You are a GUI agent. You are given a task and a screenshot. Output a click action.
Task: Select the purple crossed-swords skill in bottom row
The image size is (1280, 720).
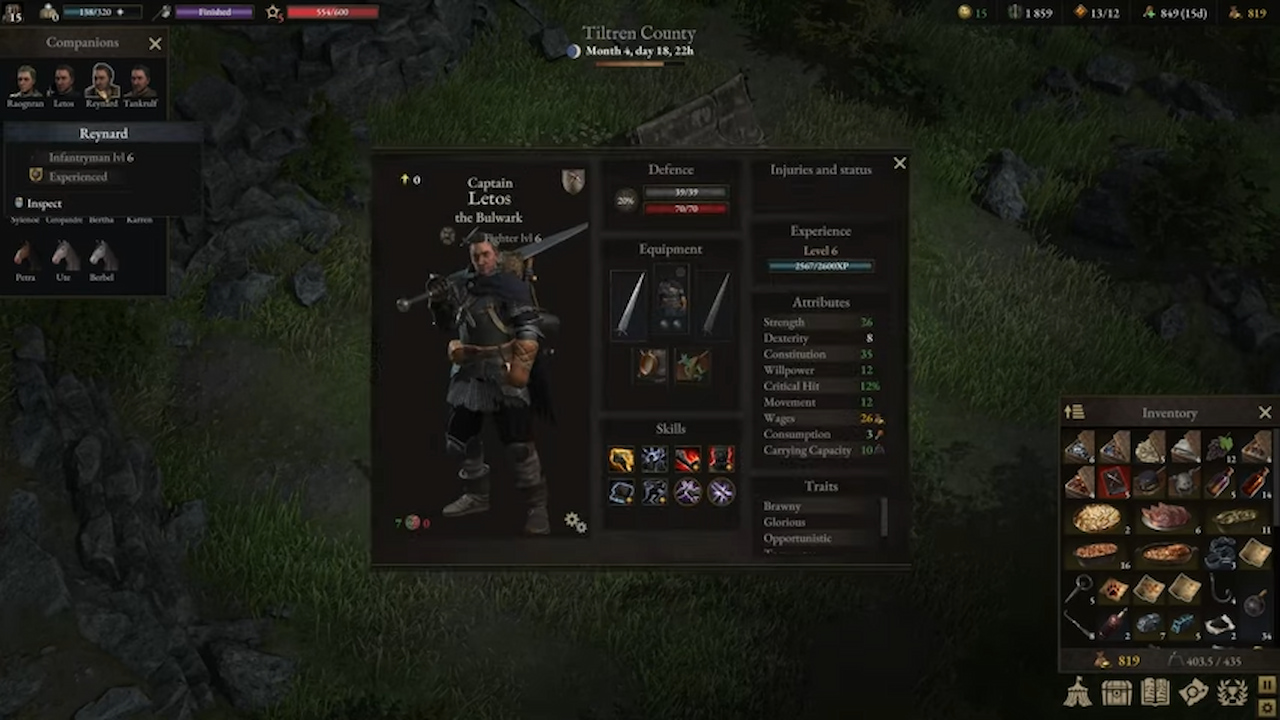(x=720, y=491)
